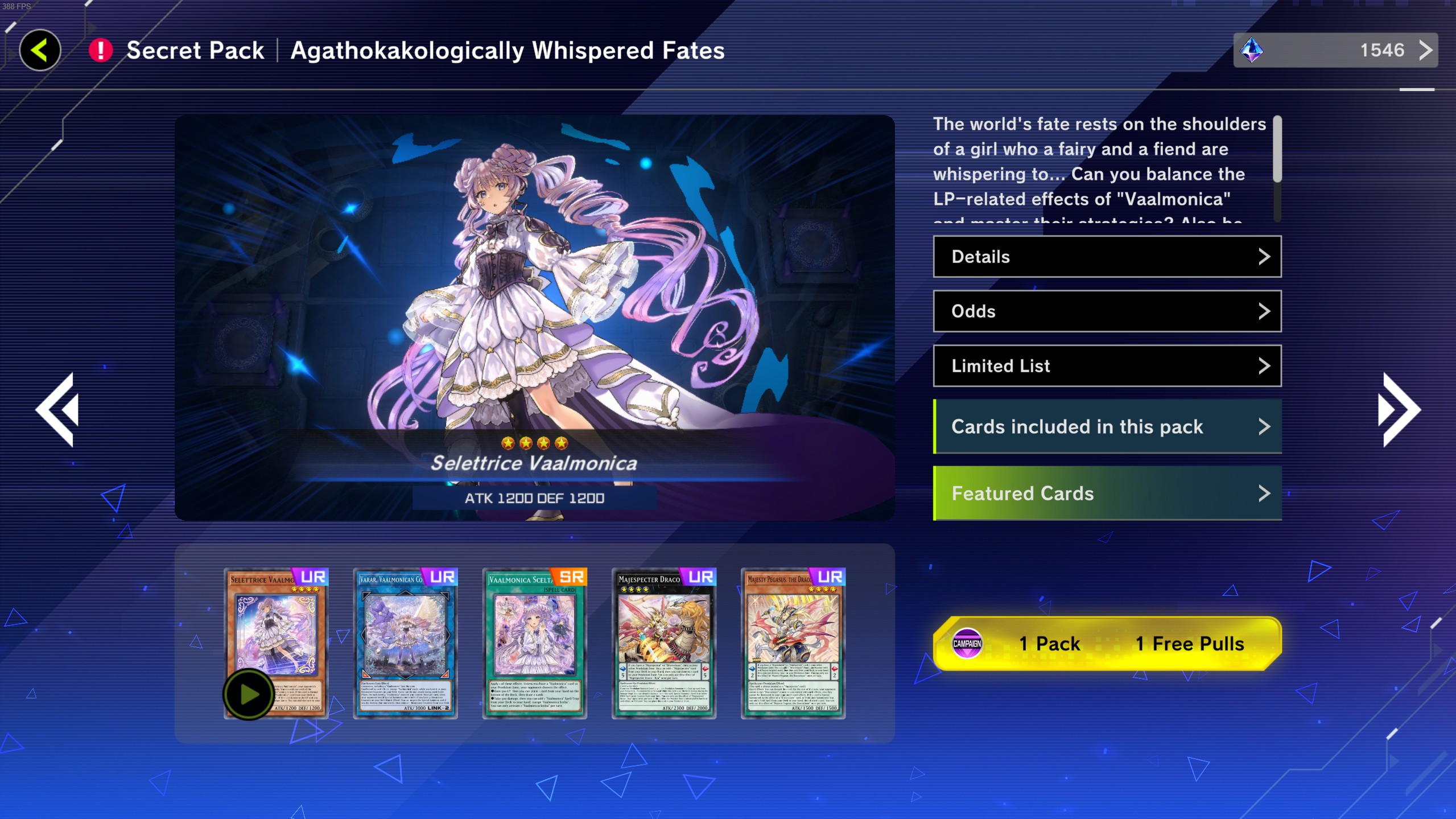Open the Limited List
This screenshot has height=819, width=1456.
(x=1107, y=366)
